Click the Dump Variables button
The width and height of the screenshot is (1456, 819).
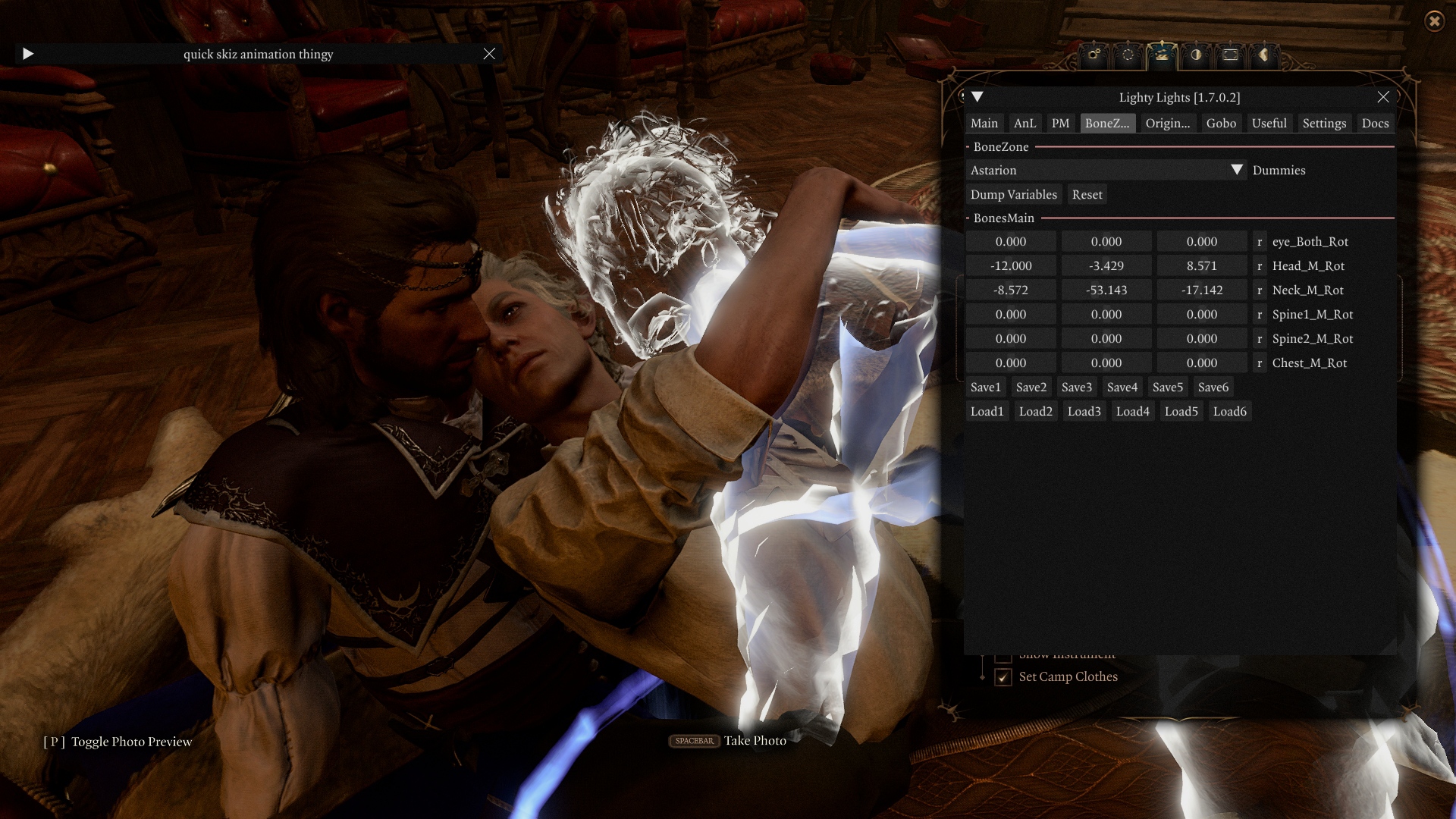coord(1013,194)
